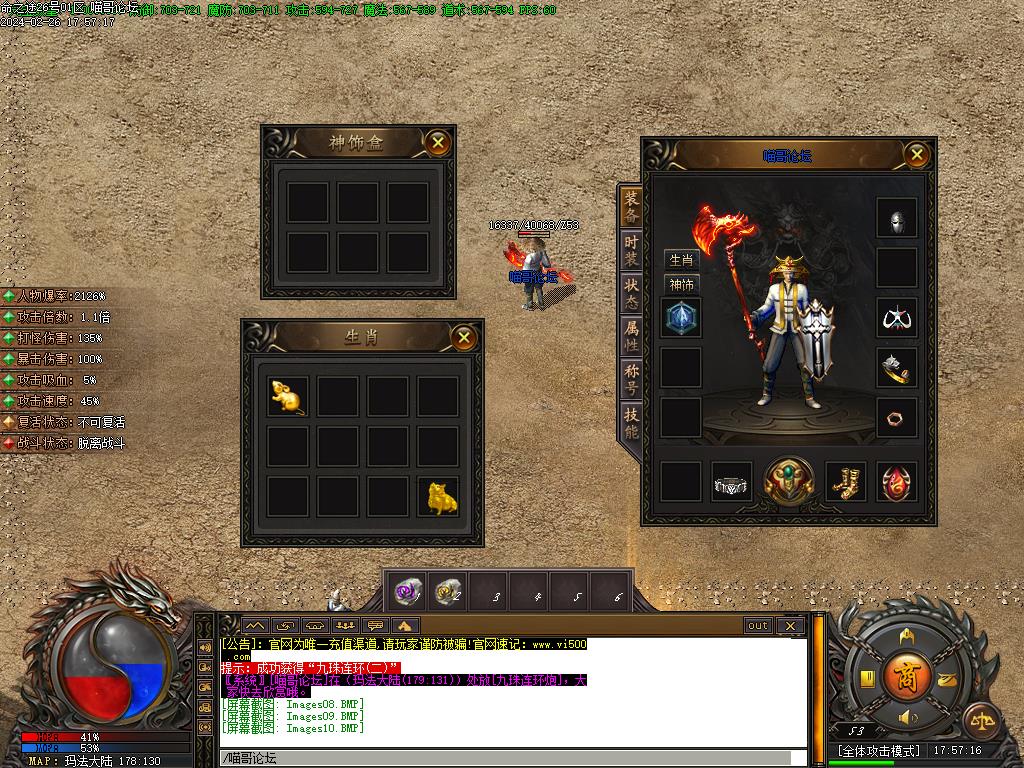Select the golden pig zodiac slot
Viewport: 1024px width, 768px height.
tap(438, 497)
